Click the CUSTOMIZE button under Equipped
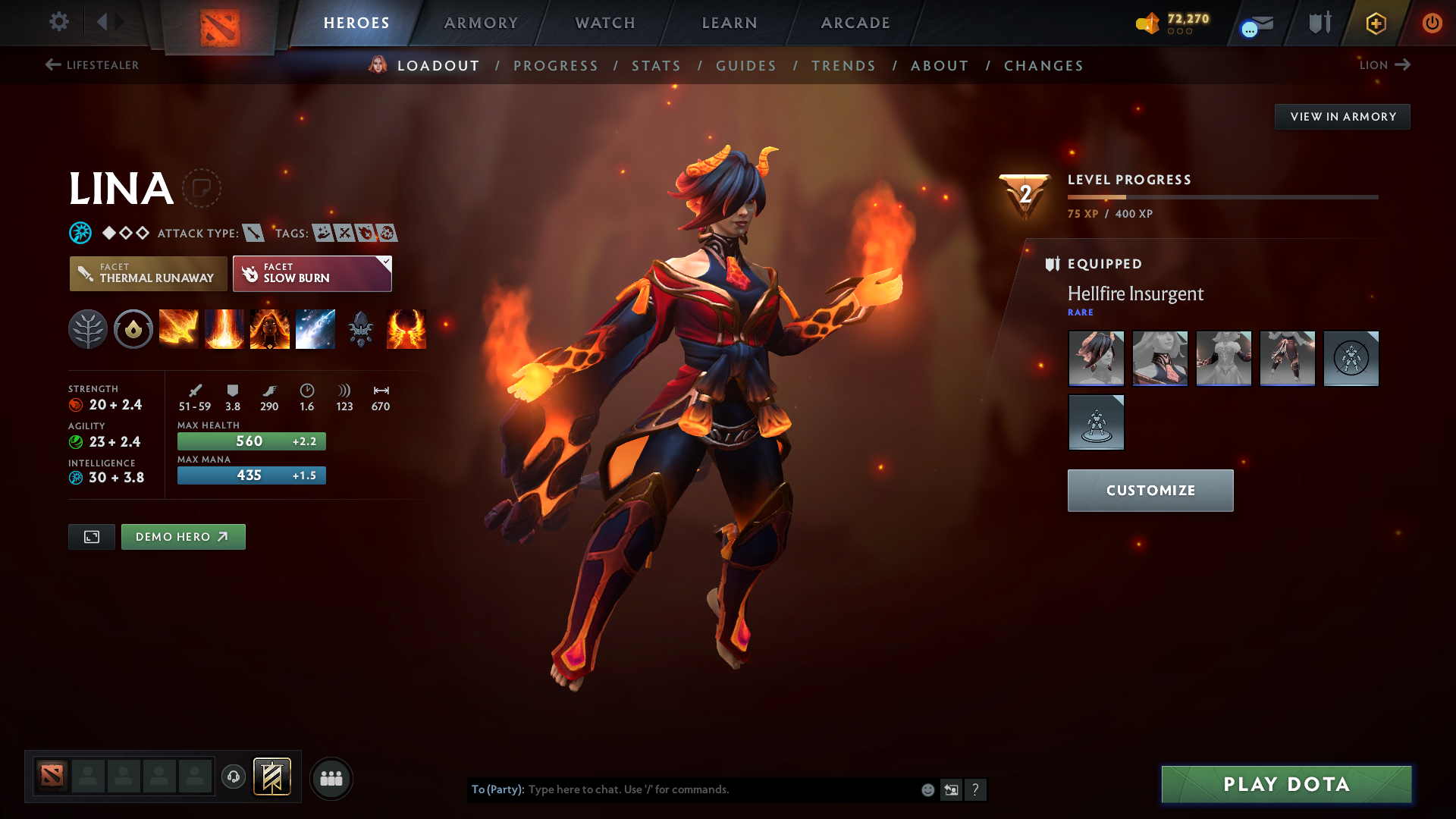Image resolution: width=1456 pixels, height=819 pixels. 1150,490
